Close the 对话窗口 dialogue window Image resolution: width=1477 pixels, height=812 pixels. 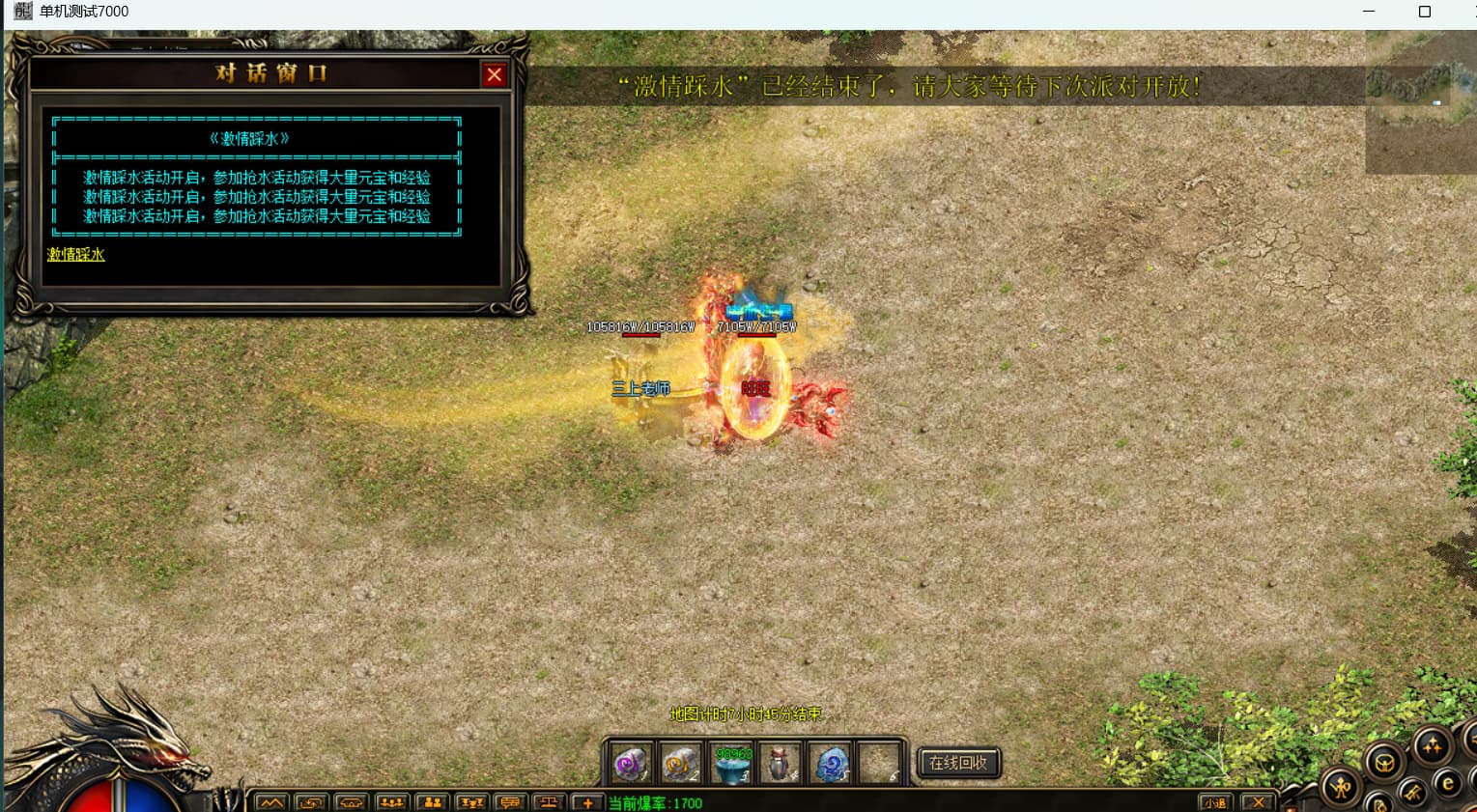[494, 74]
